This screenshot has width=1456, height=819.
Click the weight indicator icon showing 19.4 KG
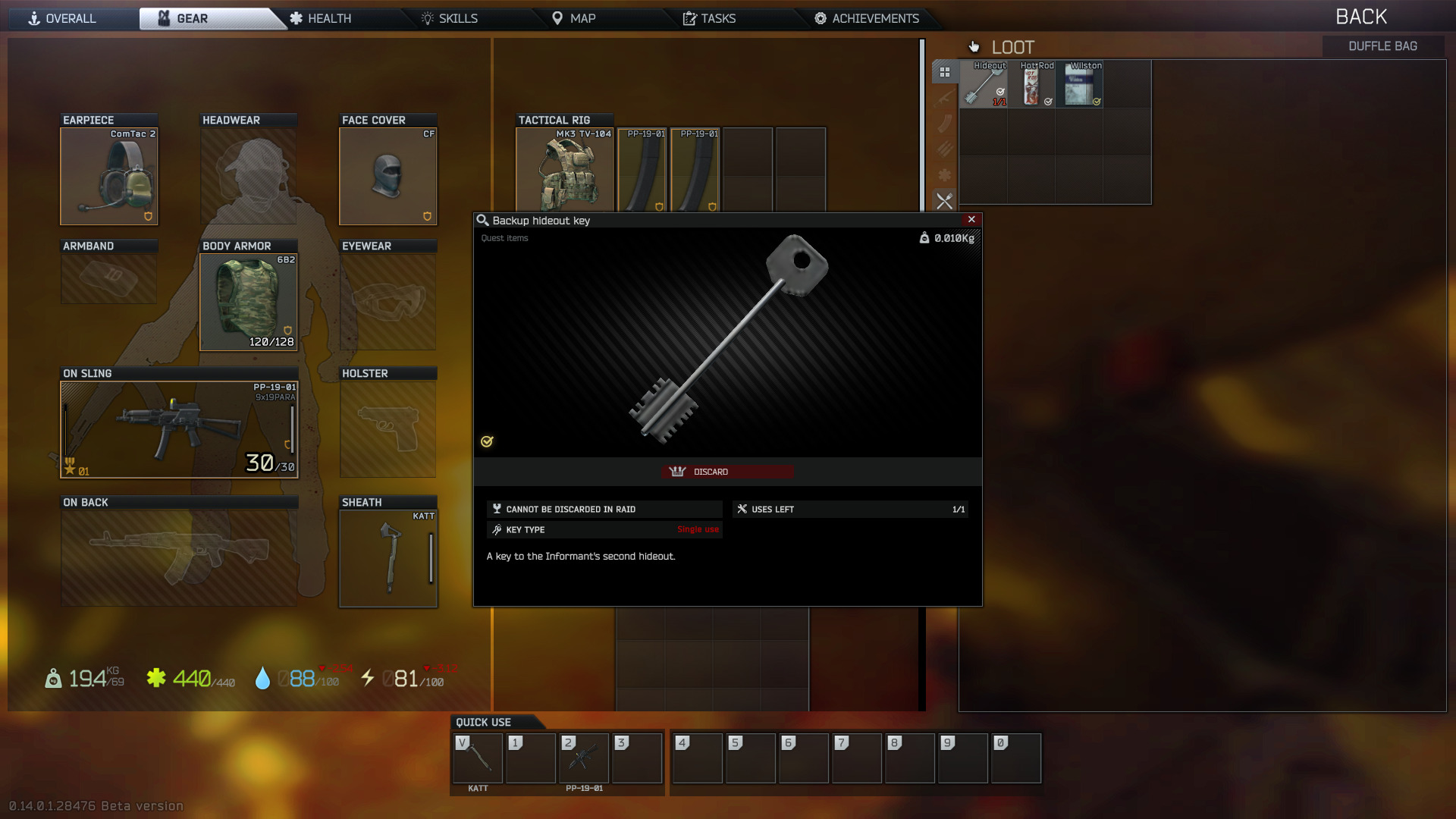point(52,679)
